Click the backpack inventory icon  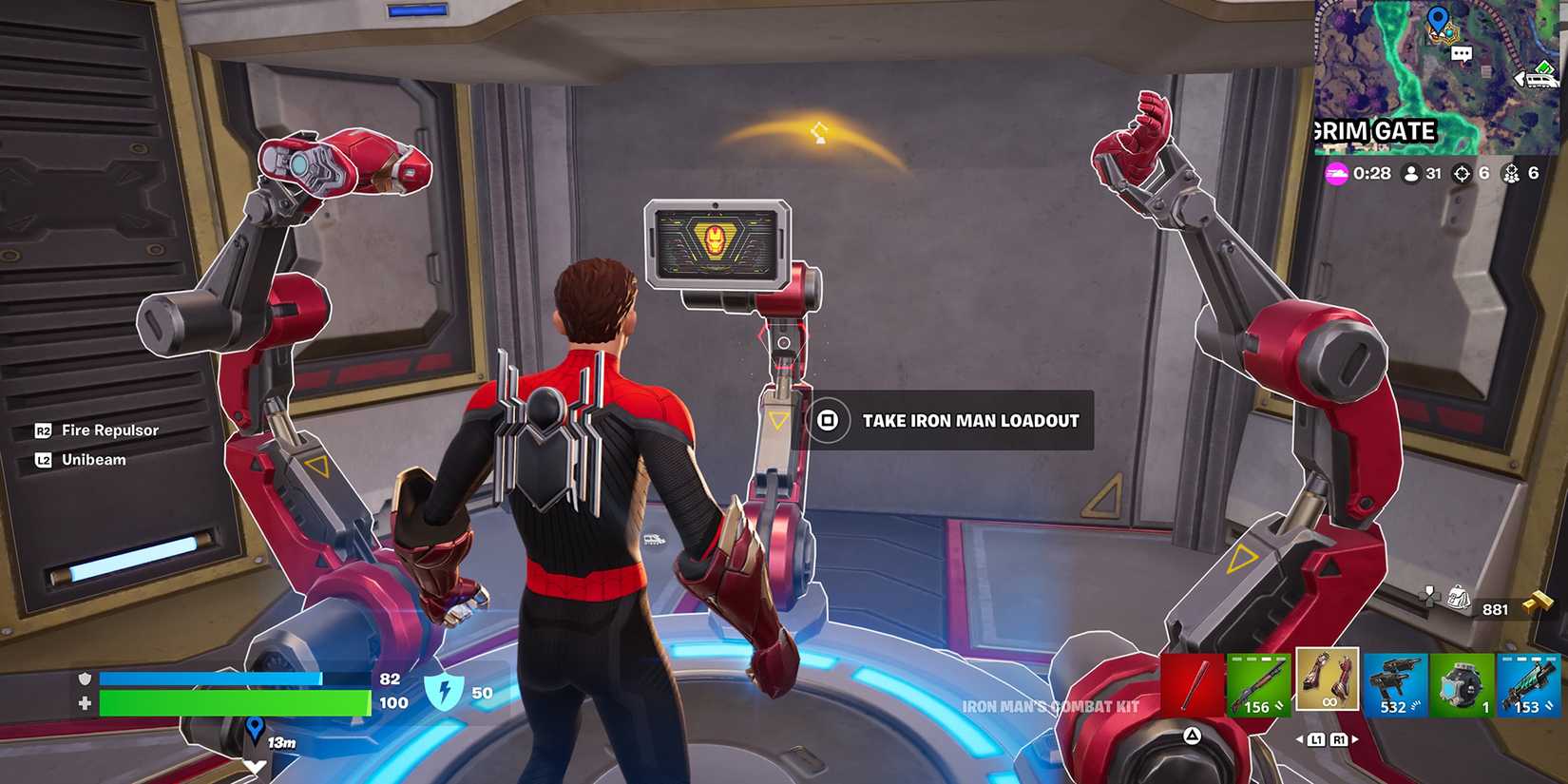pos(1456,597)
